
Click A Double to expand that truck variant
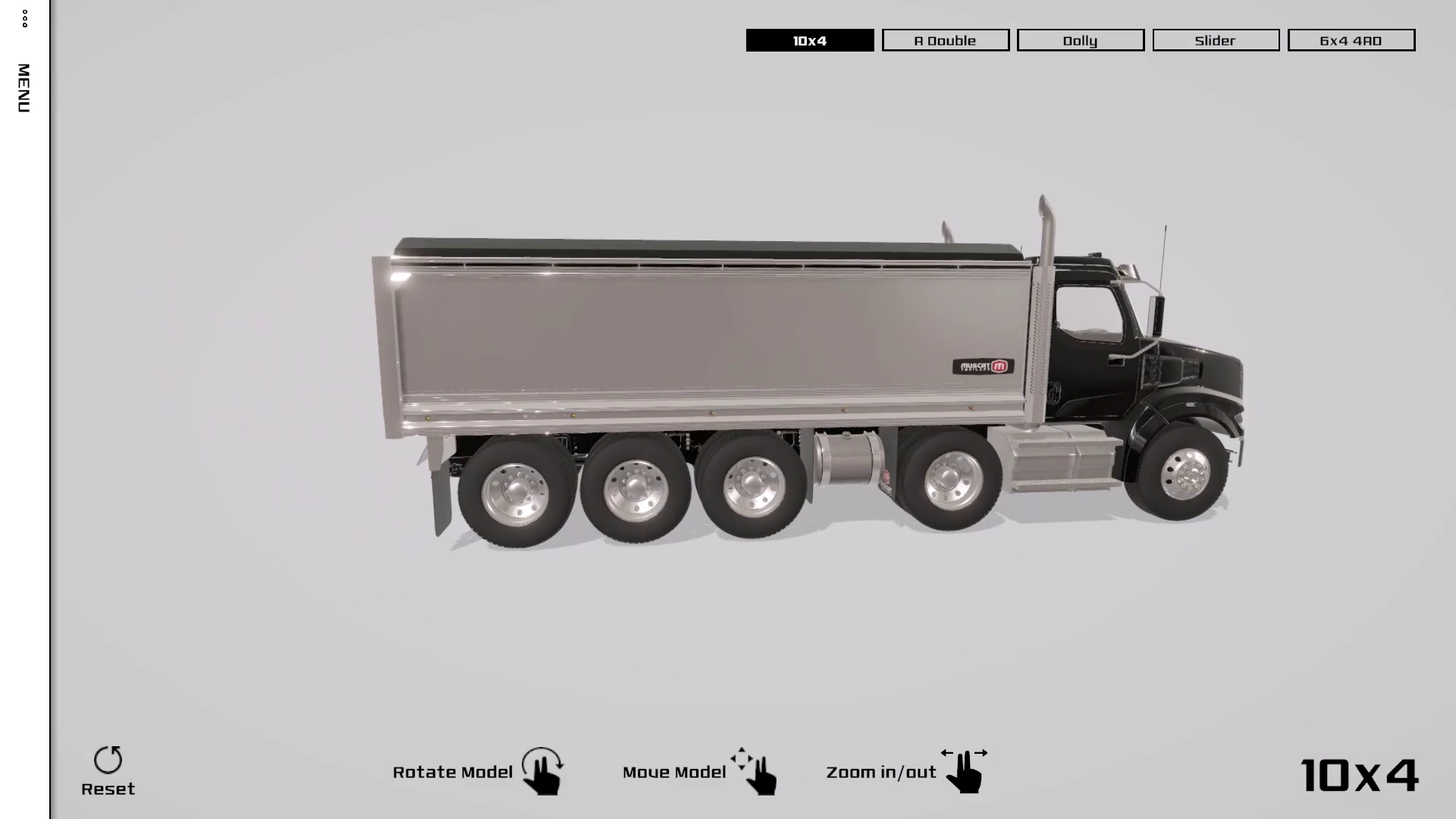click(945, 40)
